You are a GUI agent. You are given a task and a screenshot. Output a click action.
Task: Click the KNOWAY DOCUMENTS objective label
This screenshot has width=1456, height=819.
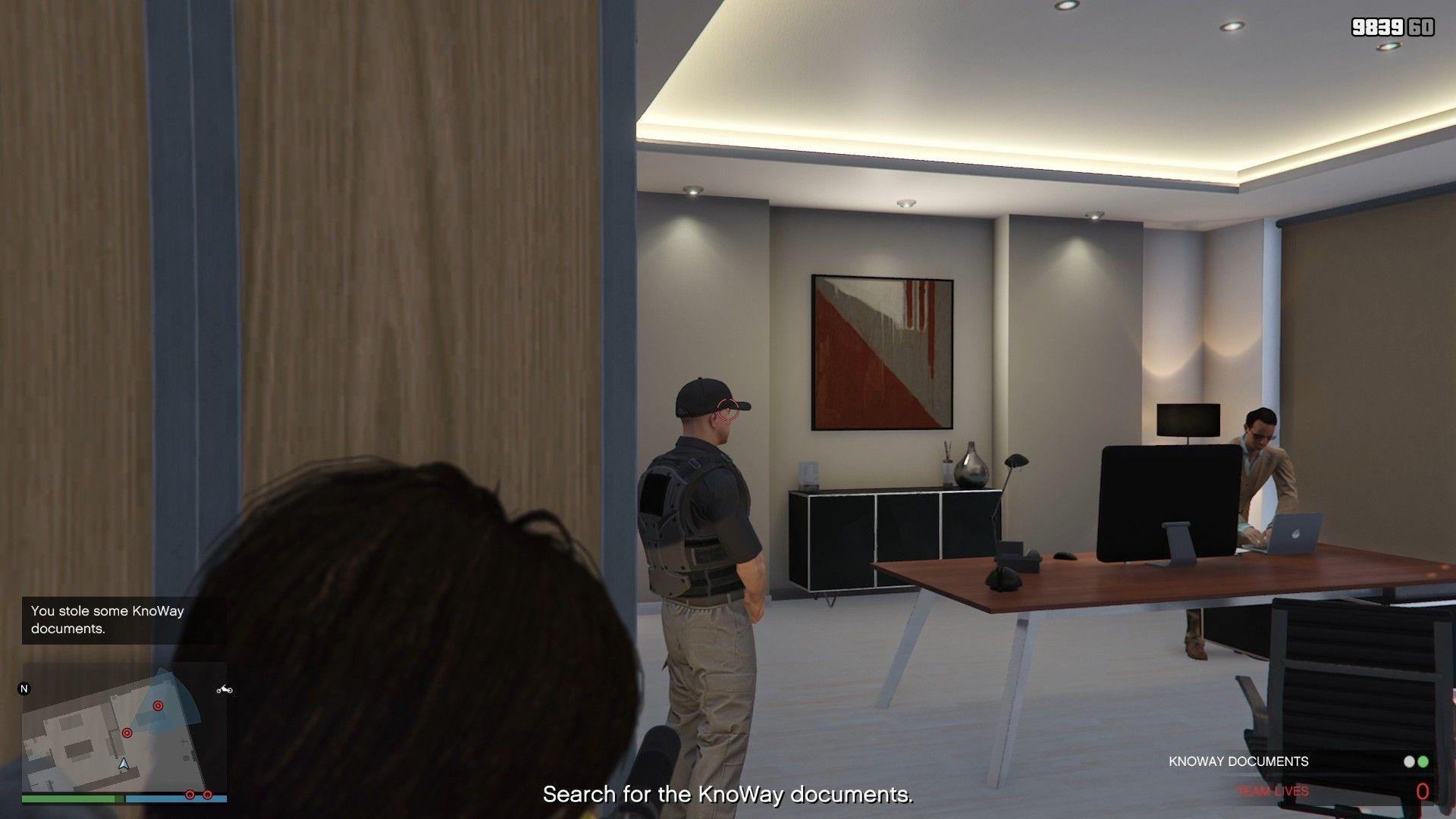(1239, 761)
